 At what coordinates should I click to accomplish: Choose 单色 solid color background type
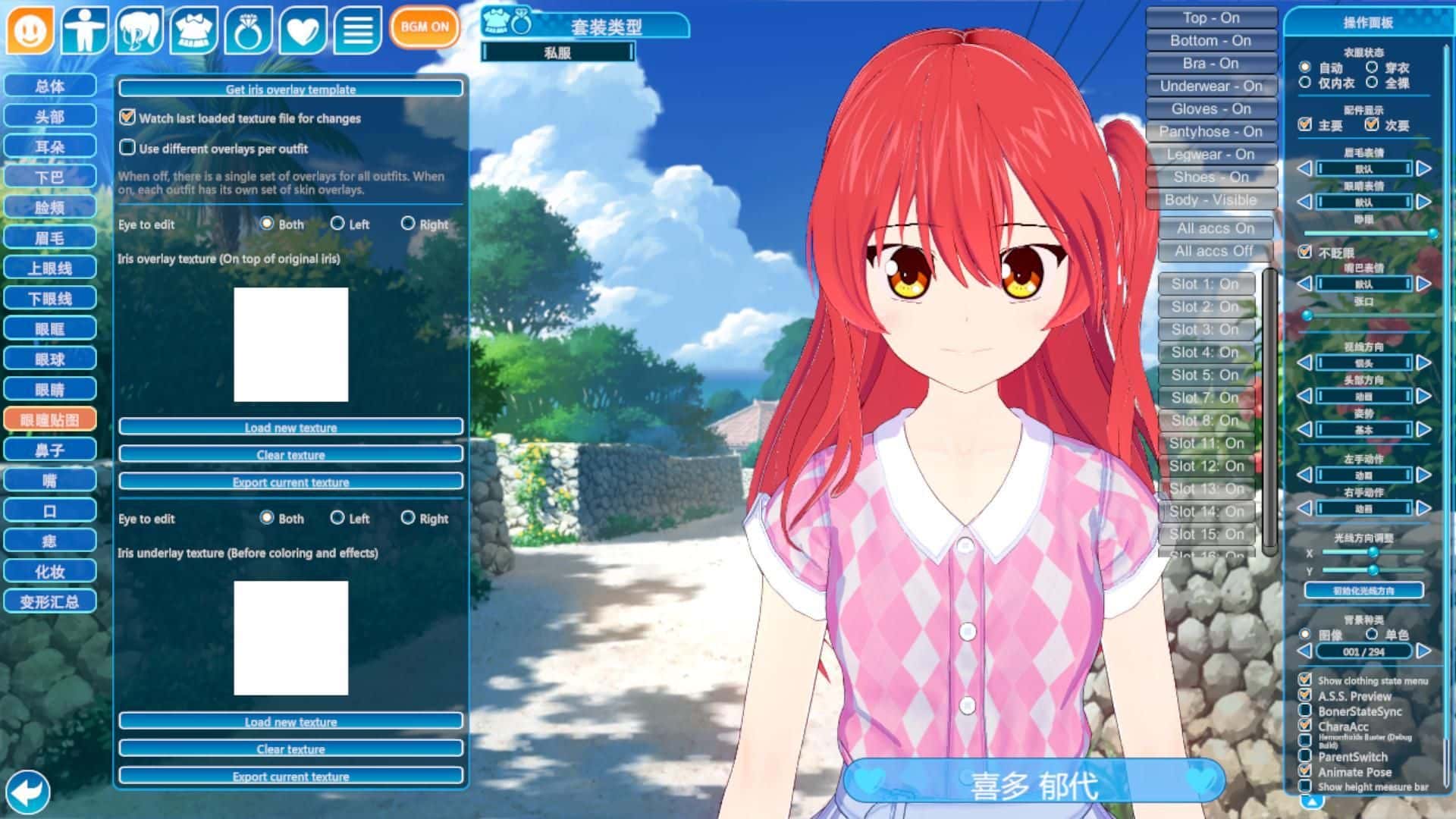1372,634
